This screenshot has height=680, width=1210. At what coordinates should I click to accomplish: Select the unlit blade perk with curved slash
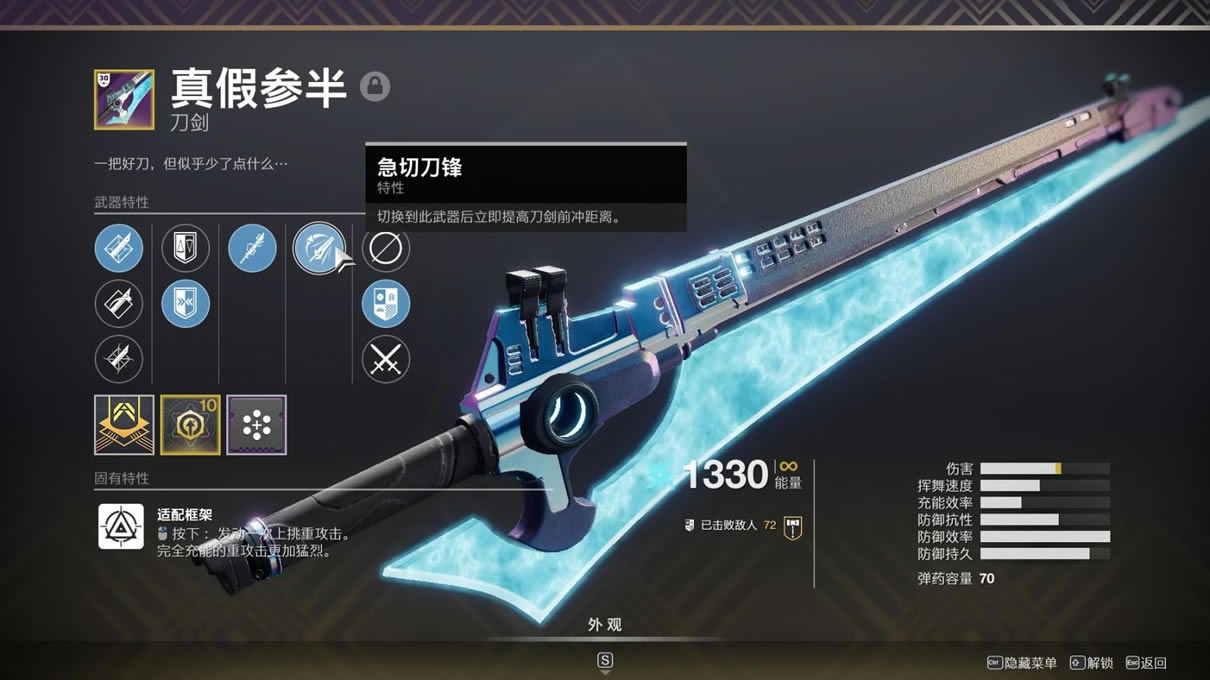[119, 304]
